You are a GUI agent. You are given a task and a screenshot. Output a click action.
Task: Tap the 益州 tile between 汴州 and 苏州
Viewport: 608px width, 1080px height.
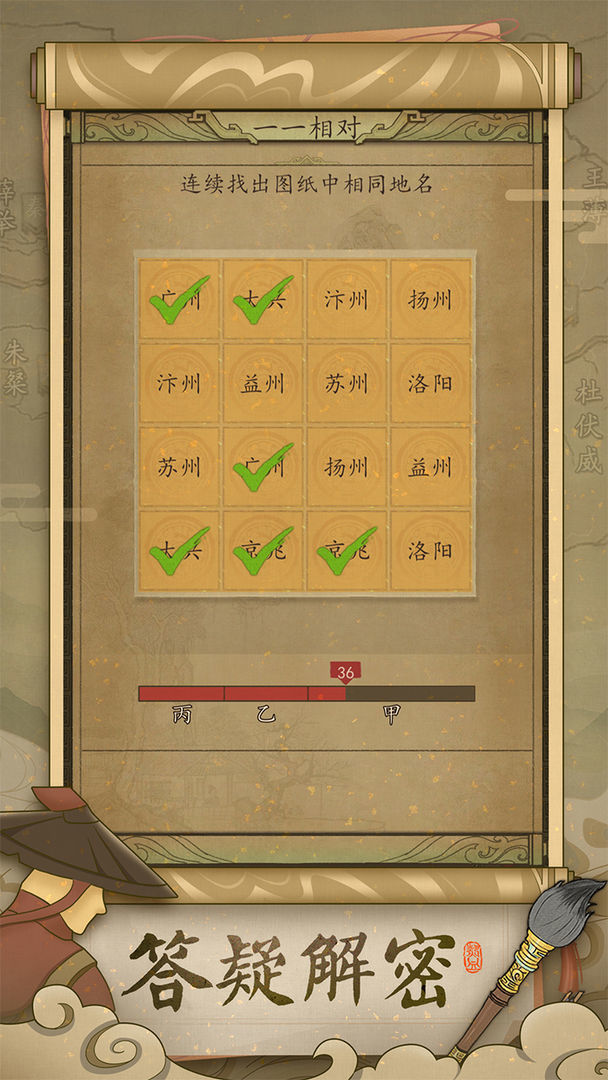(x=263, y=383)
